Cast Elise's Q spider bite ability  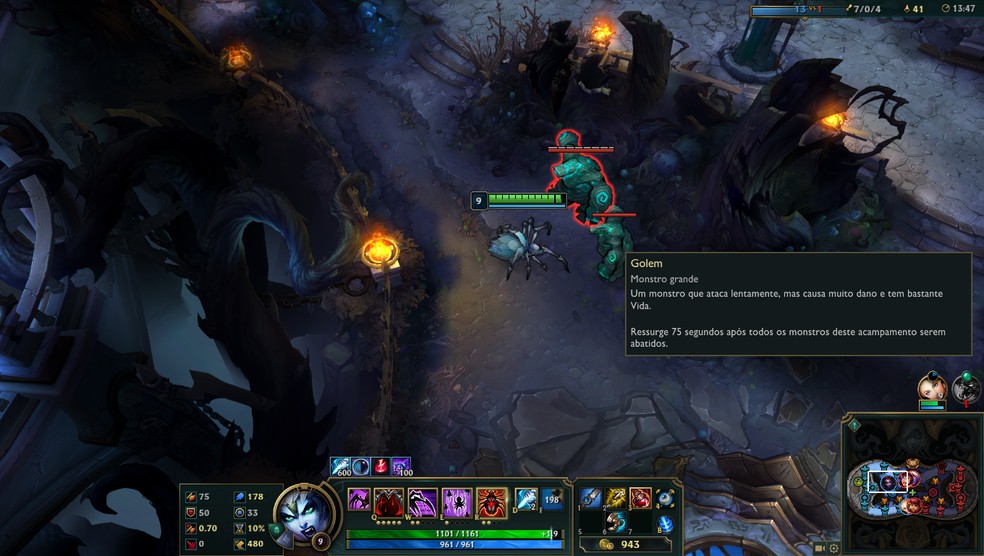pos(391,501)
